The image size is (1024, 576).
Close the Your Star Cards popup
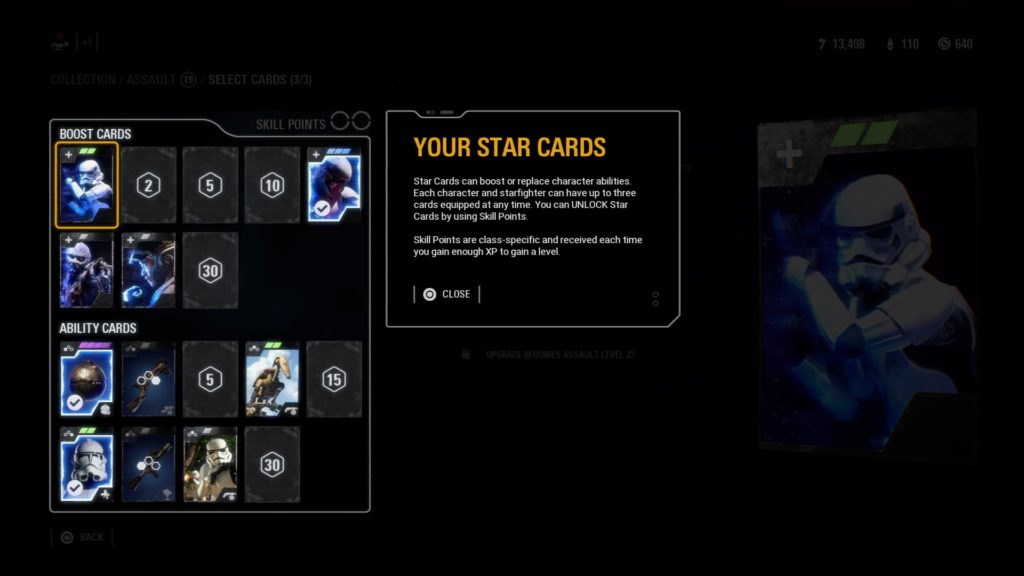coord(446,294)
